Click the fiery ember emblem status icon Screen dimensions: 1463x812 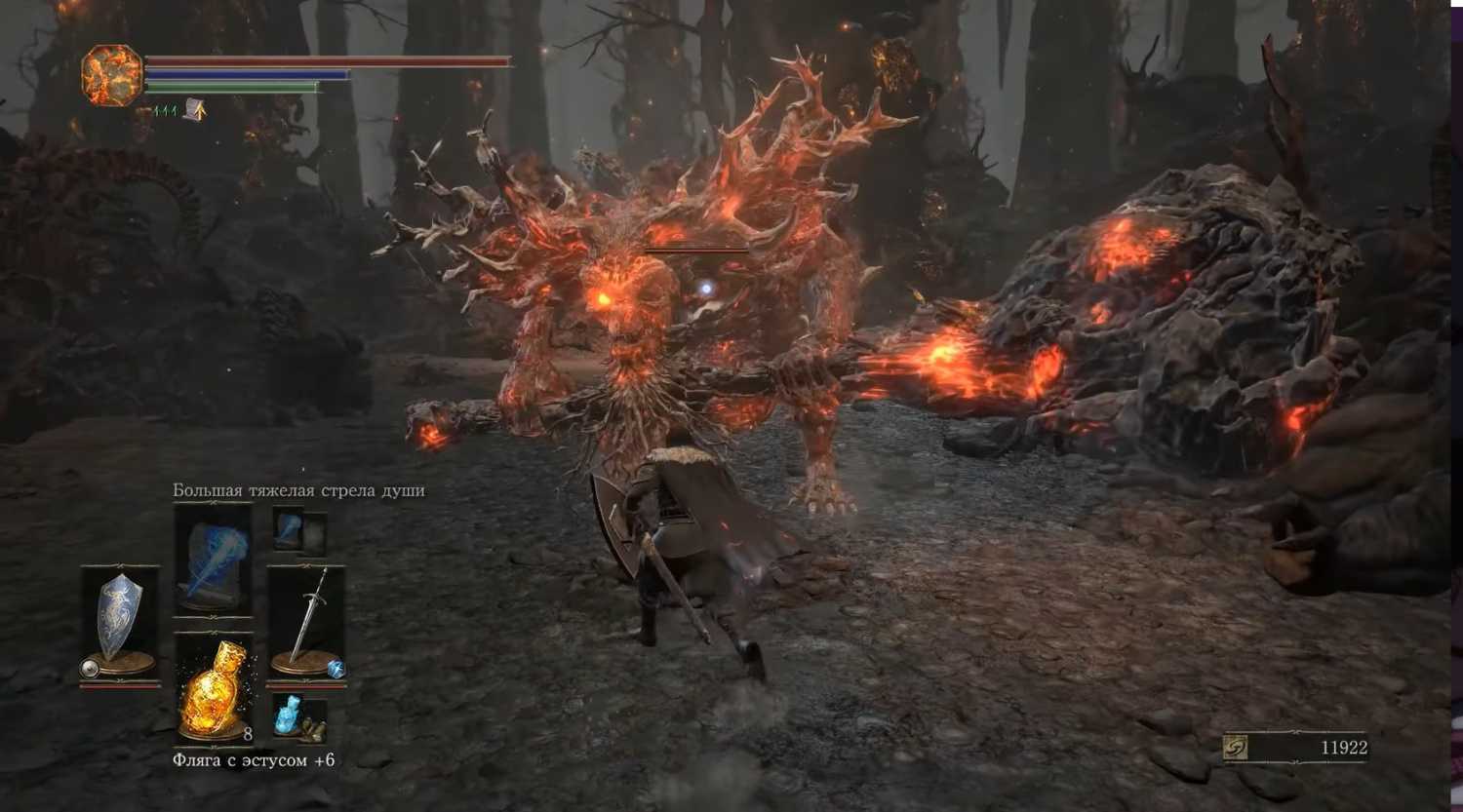pos(111,75)
